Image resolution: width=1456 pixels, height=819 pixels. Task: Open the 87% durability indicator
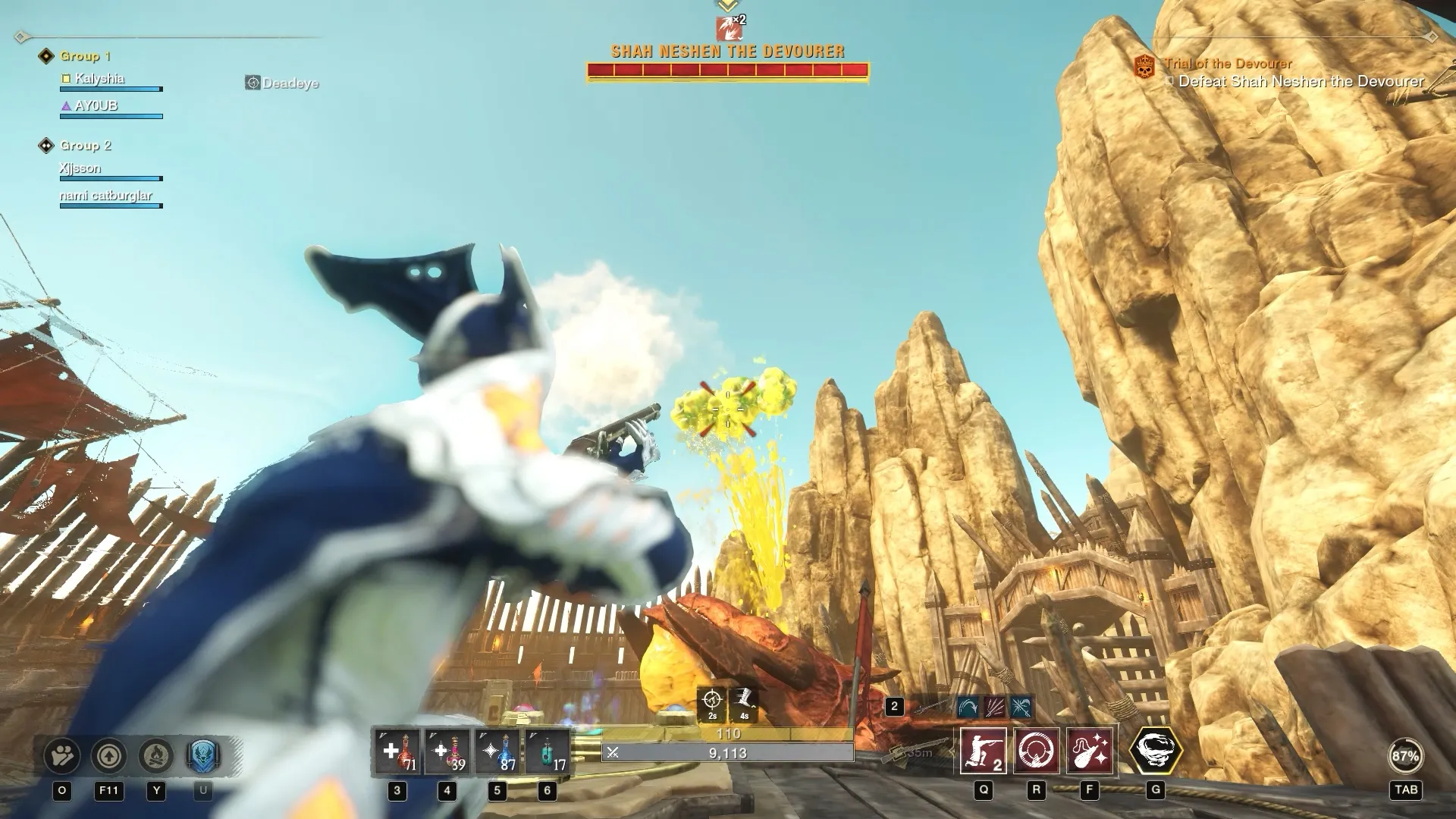pyautogui.click(x=1405, y=756)
